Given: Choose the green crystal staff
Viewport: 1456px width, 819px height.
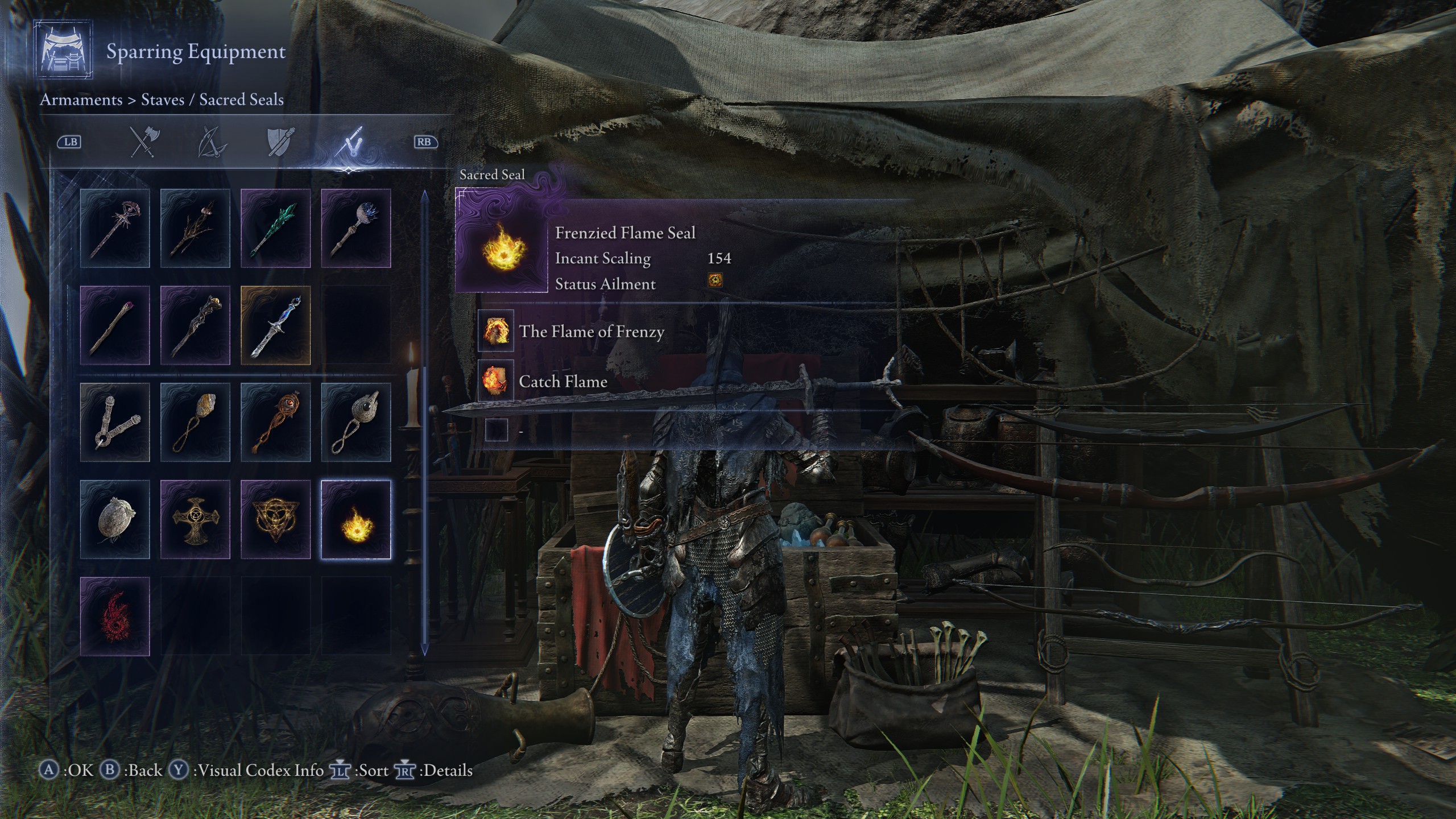Looking at the screenshot, I should (276, 228).
